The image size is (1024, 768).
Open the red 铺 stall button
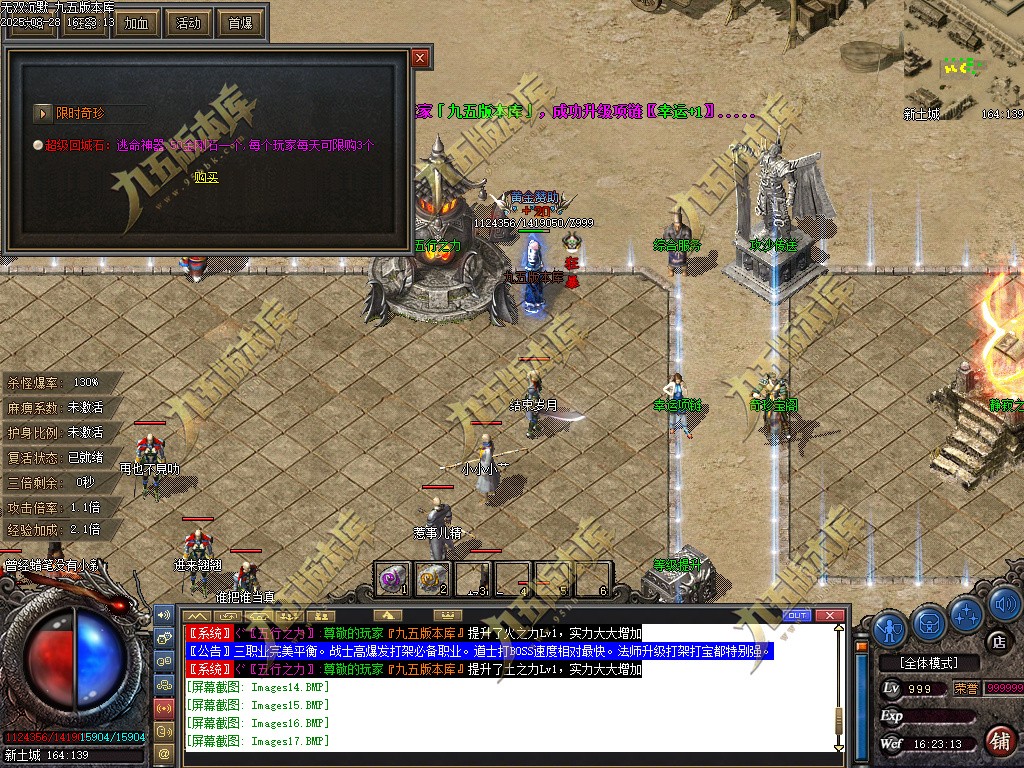(999, 741)
